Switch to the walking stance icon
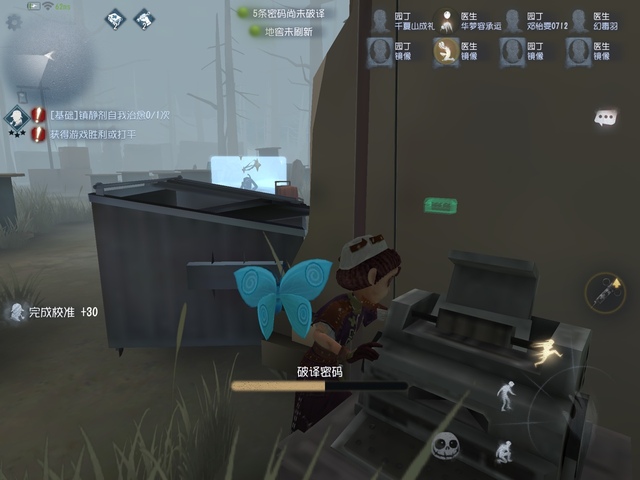Image resolution: width=640 pixels, height=480 pixels. pyautogui.click(x=508, y=395)
